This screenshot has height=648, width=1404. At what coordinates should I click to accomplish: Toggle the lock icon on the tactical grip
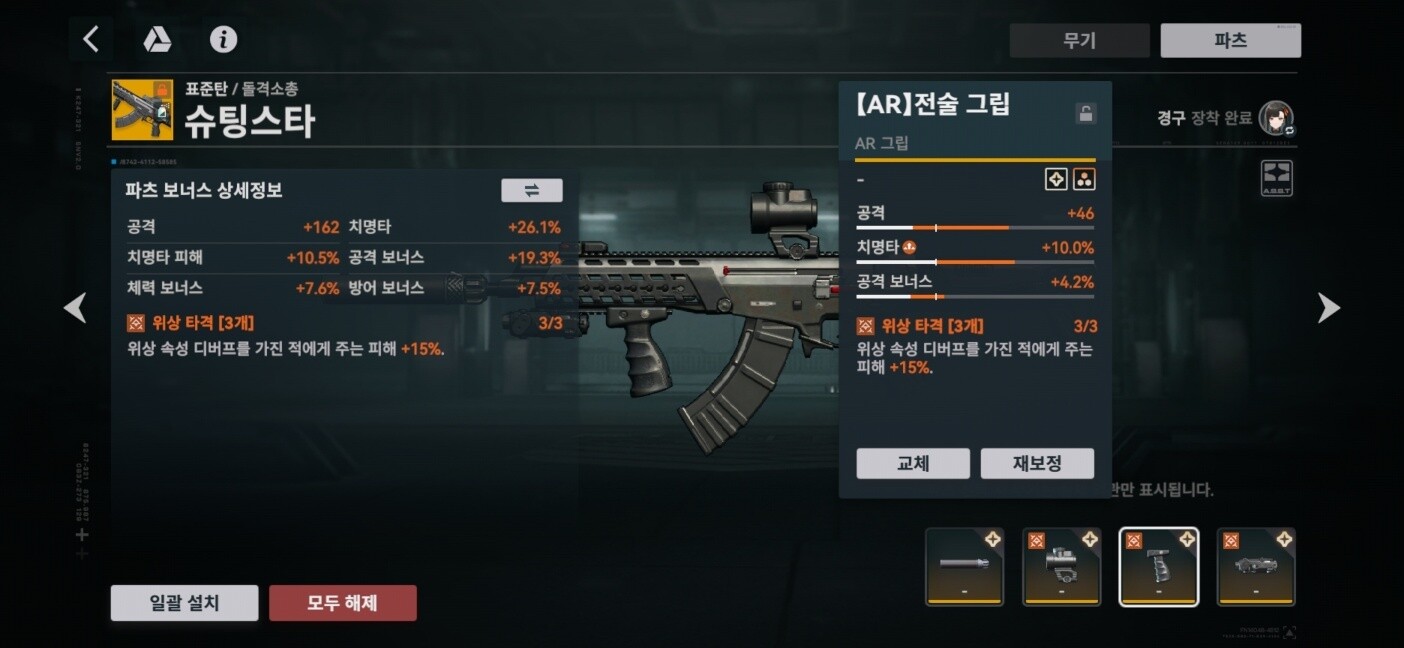(1085, 113)
